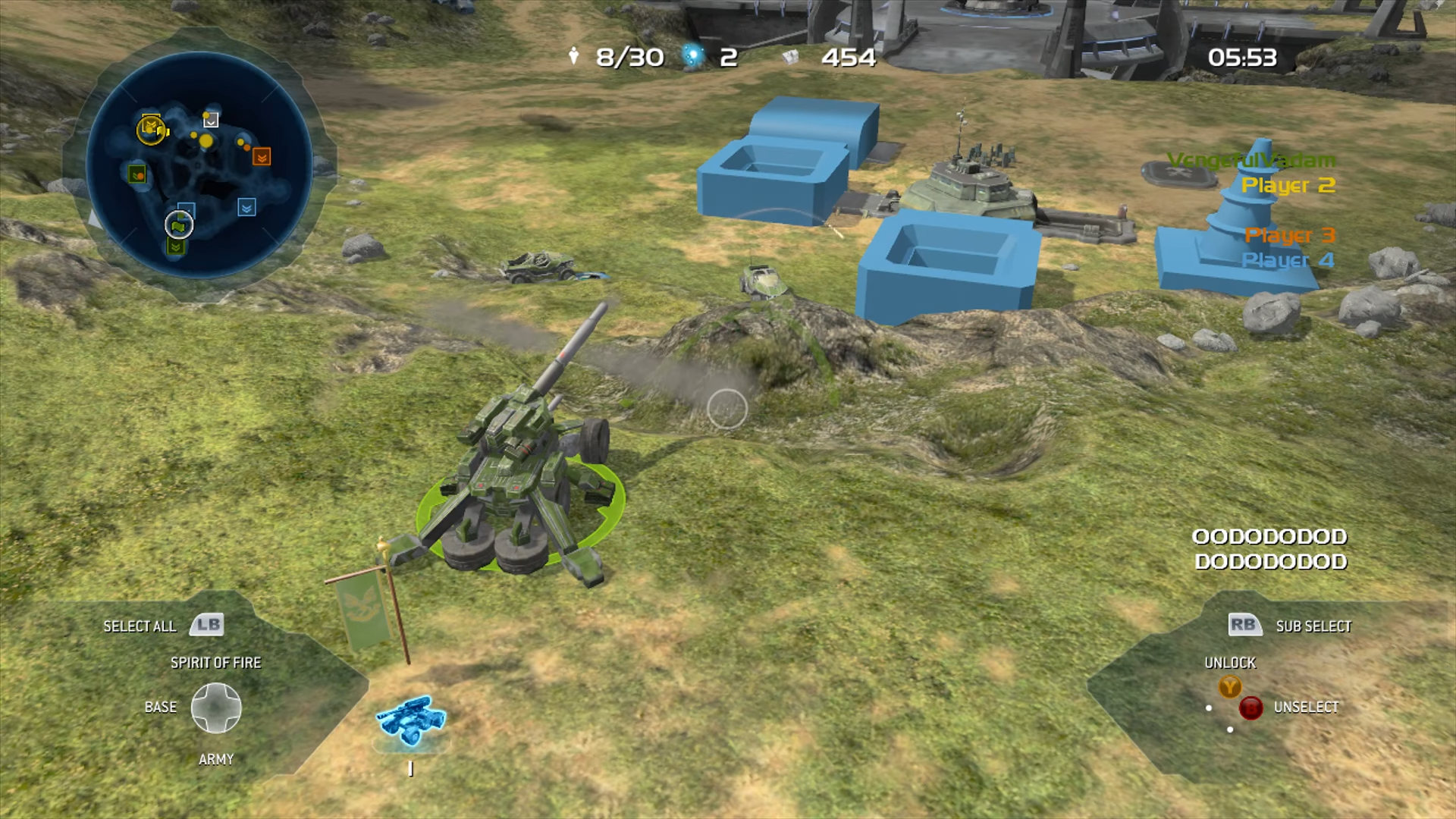Select the Cobra unit with green ring
The height and width of the screenshot is (819, 1456).
pyautogui.click(x=519, y=485)
